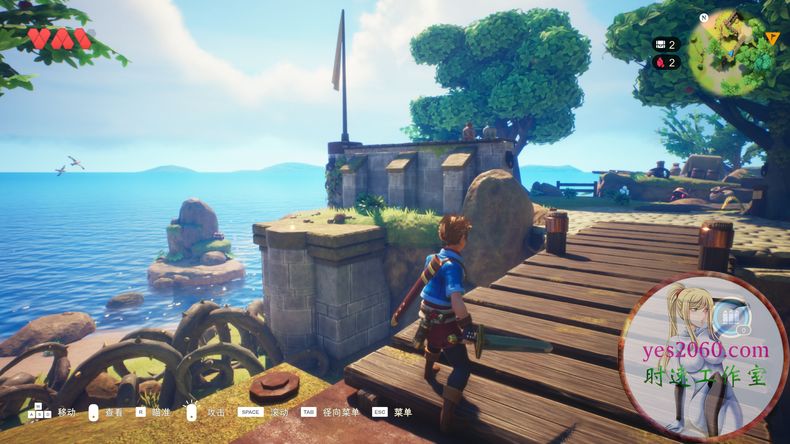The image size is (790, 444).
Task: Click the minimap's north compass indicator
Action: pos(704,18)
